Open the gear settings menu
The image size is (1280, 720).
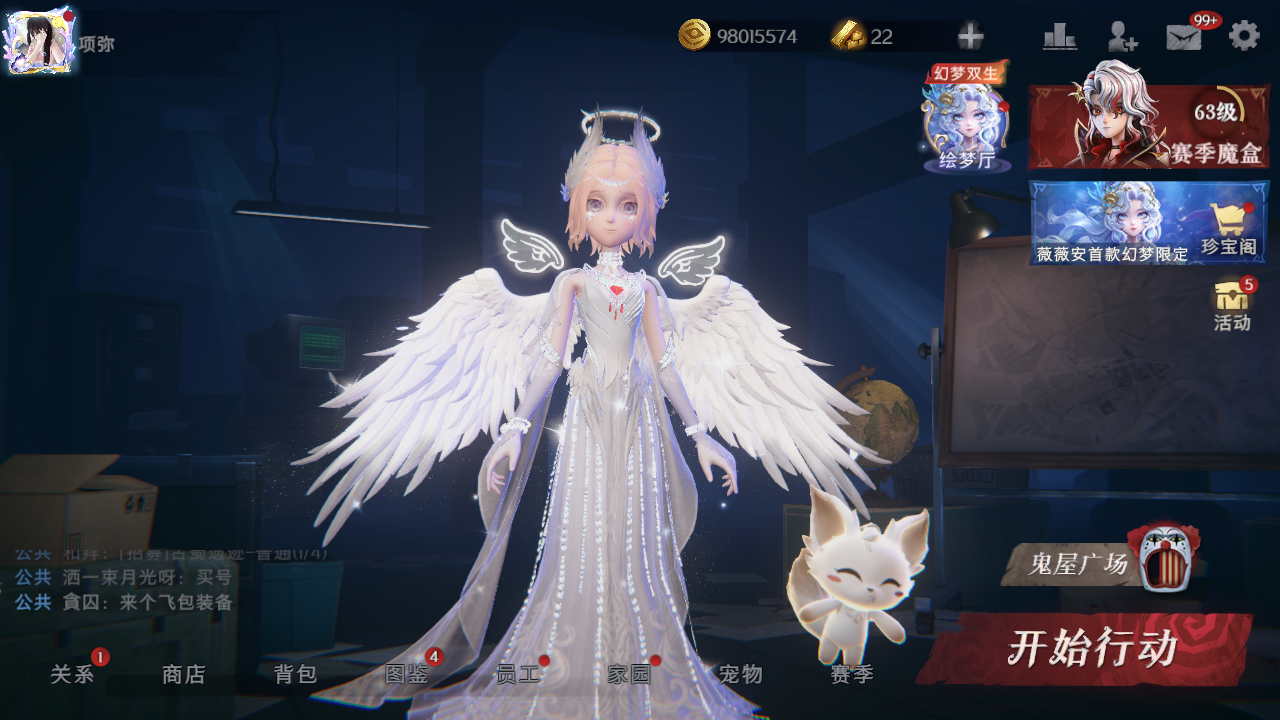click(1244, 36)
